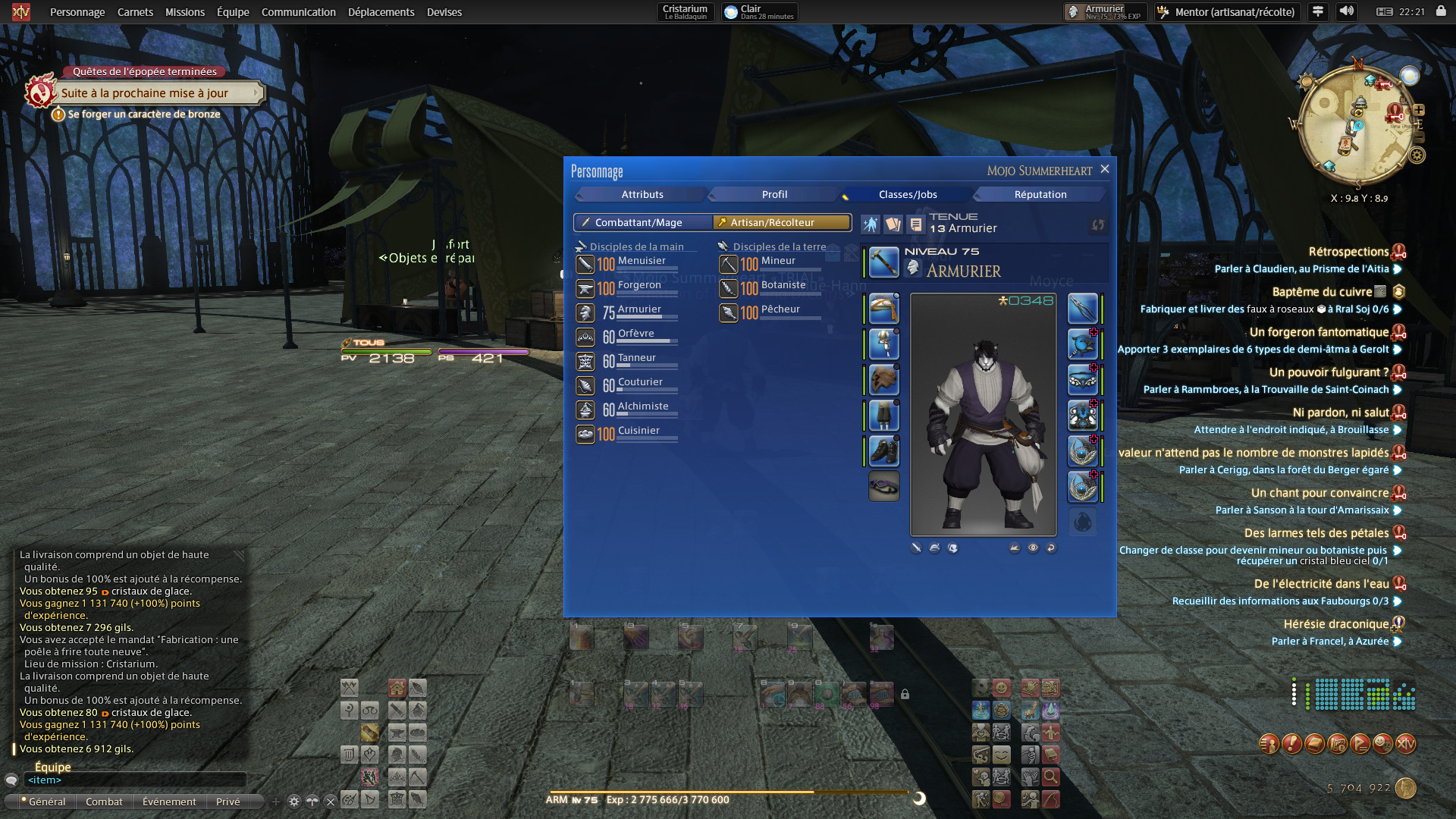Open the Communication menu
Viewport: 1456px width, 819px height.
click(298, 12)
